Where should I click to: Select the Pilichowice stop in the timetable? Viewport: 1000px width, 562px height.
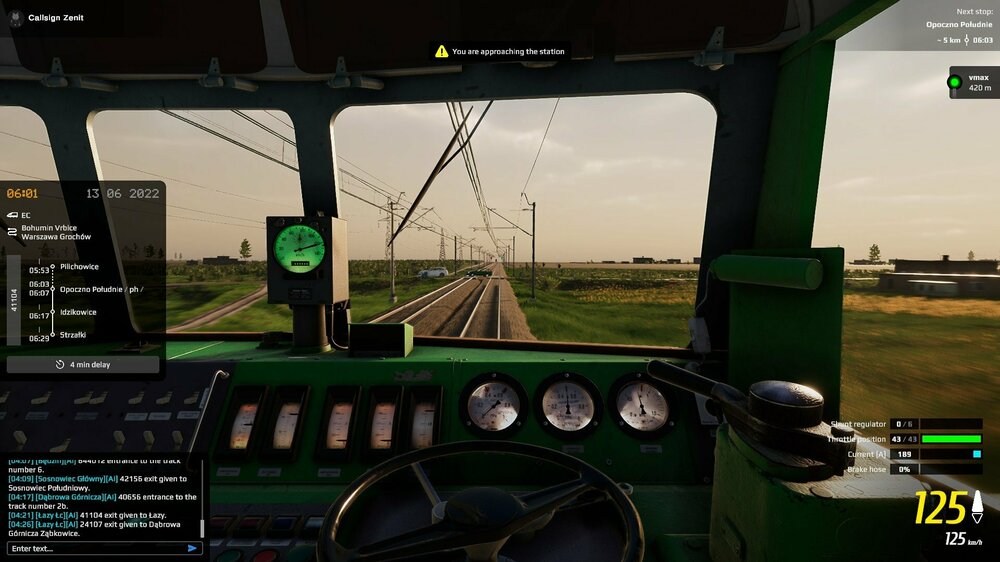click(79, 267)
